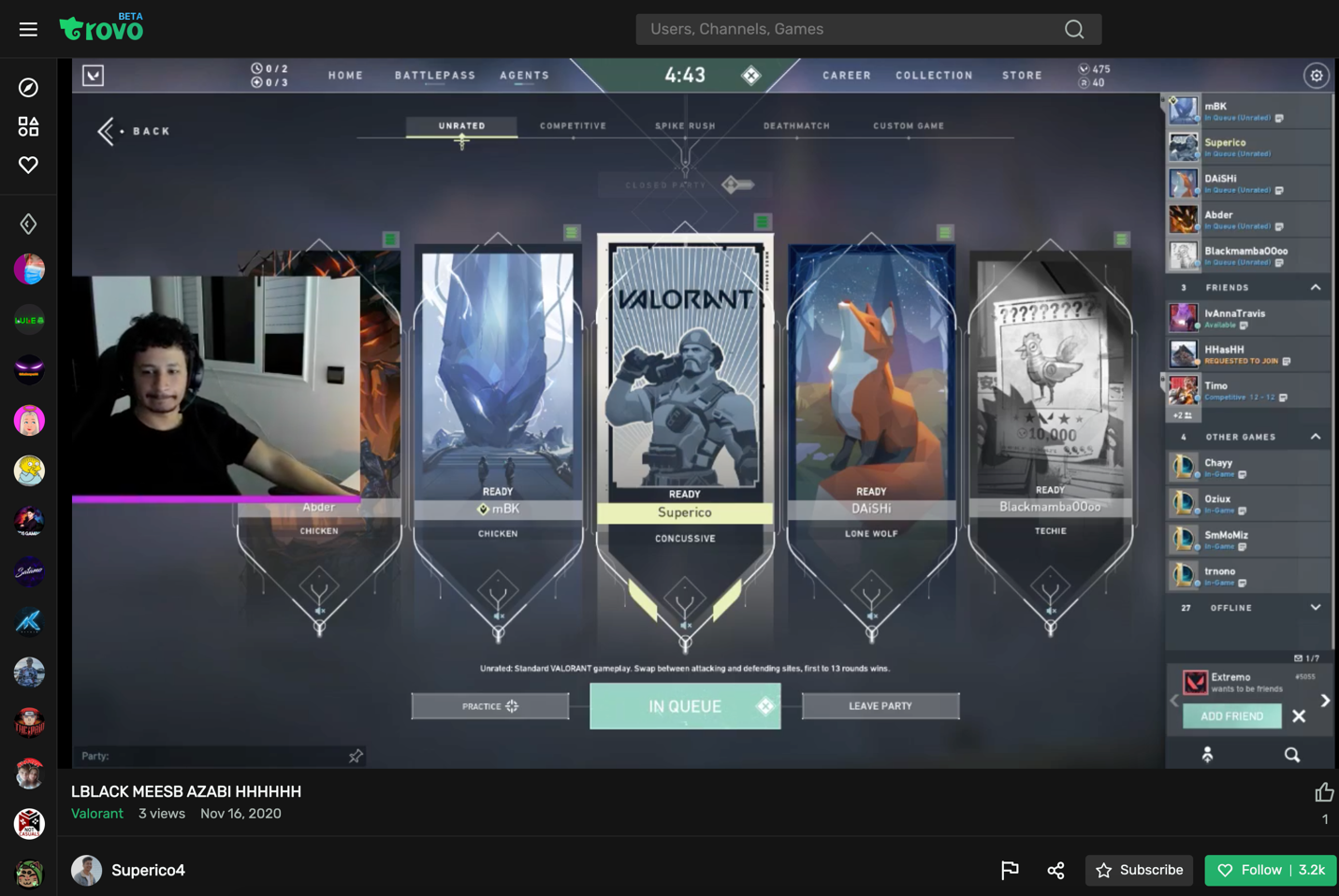Click the search magnifier in the social panel
Screen dimensions: 1339x896
pos(1292,754)
